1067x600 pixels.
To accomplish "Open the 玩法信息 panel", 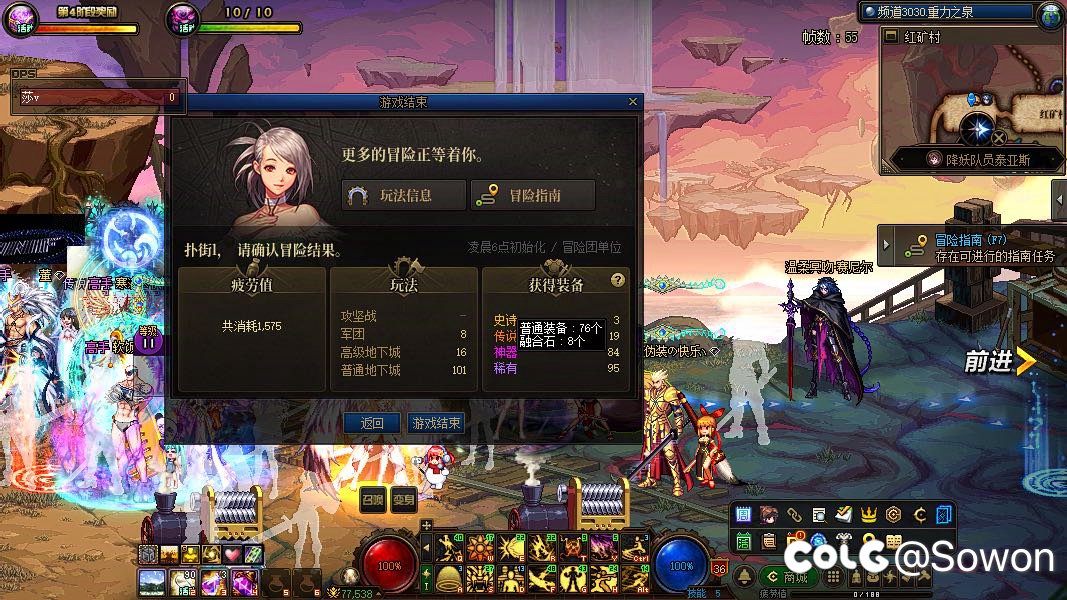I will point(405,196).
